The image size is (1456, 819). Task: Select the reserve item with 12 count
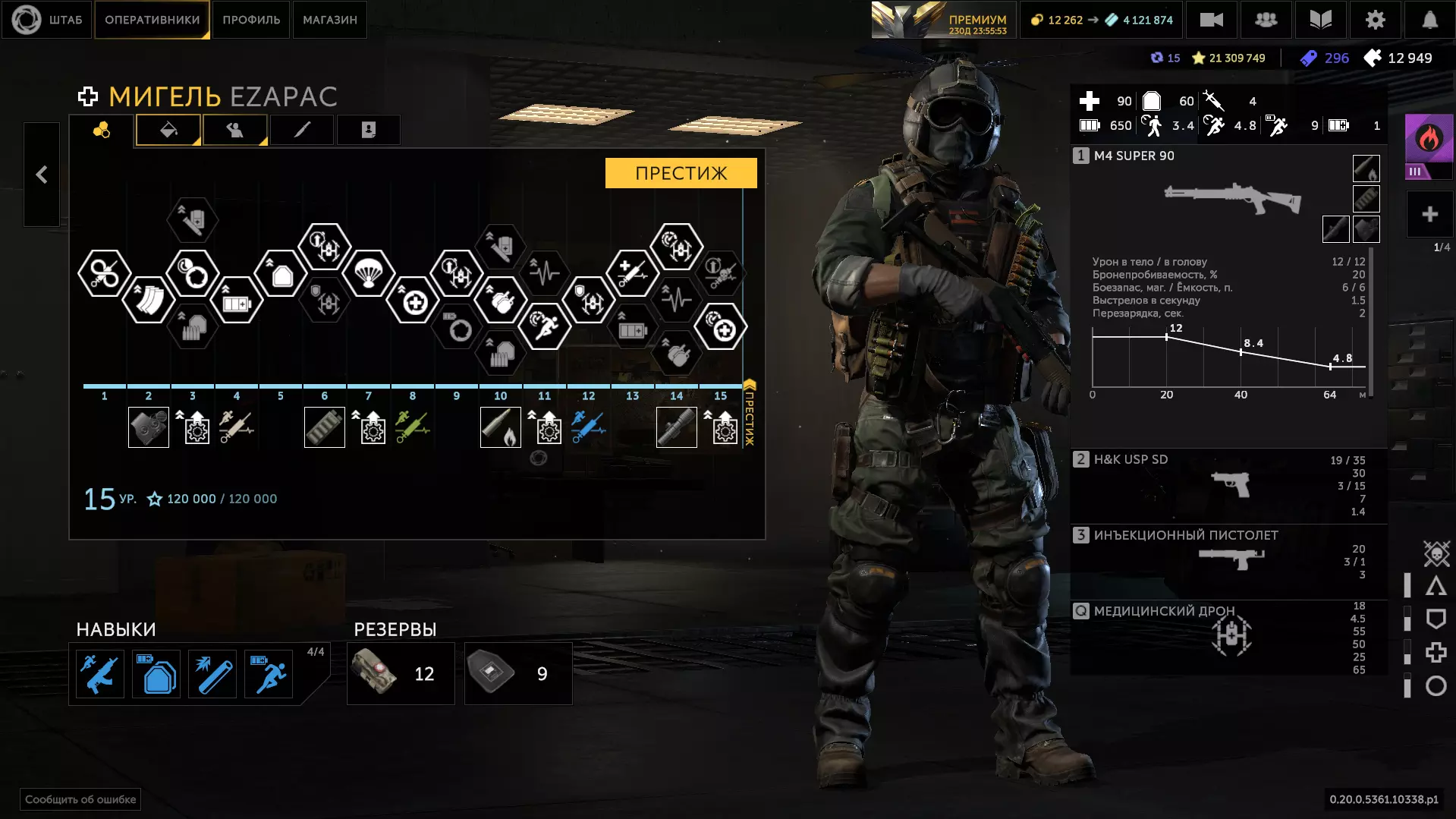(x=401, y=673)
